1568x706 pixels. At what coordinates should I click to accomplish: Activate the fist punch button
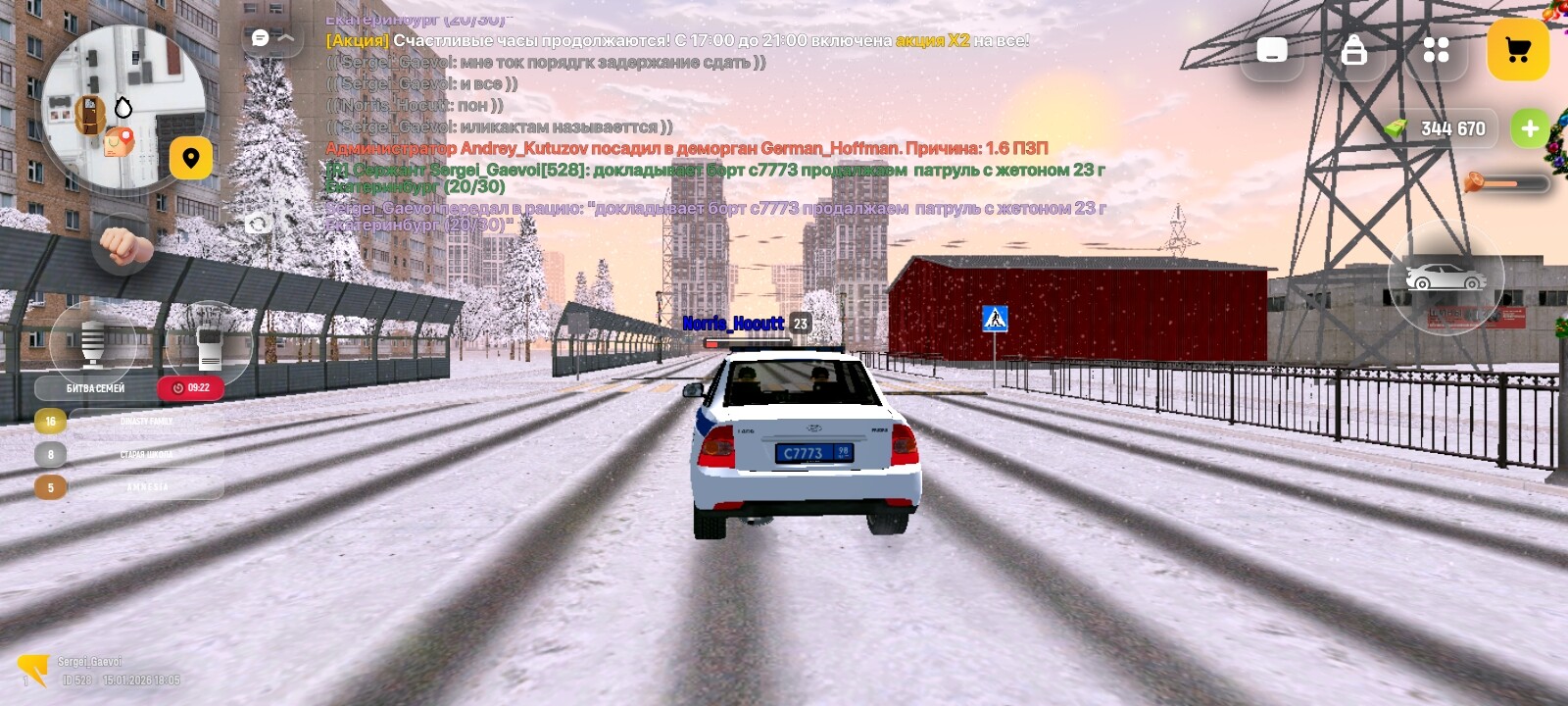point(123,244)
